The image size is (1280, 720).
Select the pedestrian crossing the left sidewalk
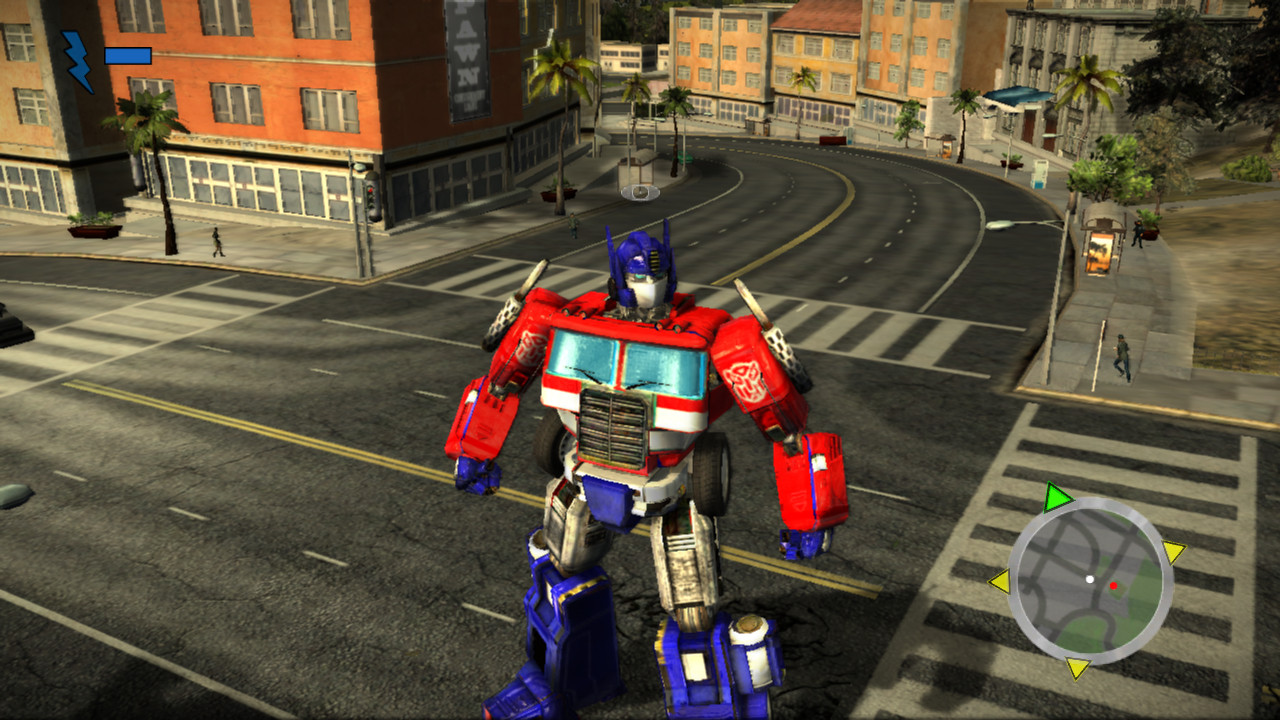pyautogui.click(x=219, y=240)
